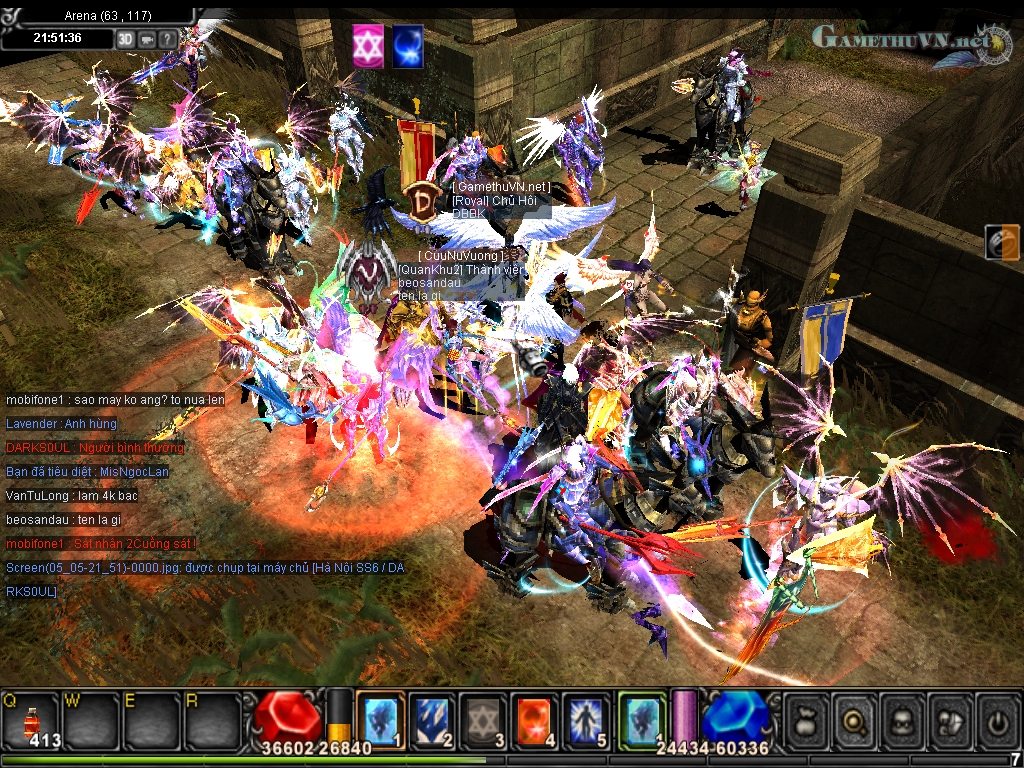Image resolution: width=1024 pixels, height=768 pixels.
Task: Activate the glowing figure skill in slot 5
Action: coord(588,720)
